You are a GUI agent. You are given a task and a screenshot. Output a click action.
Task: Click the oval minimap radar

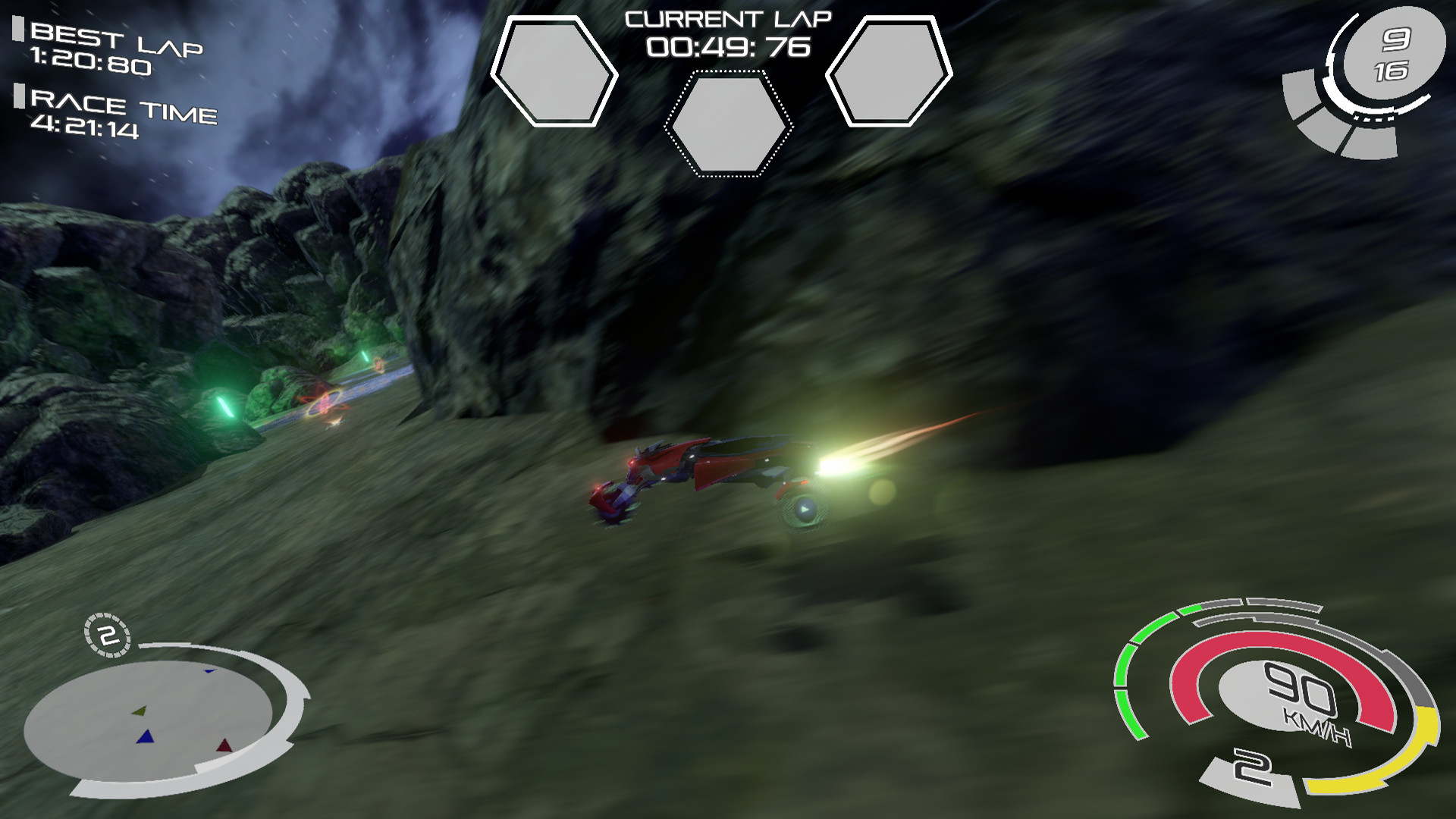coord(148,720)
